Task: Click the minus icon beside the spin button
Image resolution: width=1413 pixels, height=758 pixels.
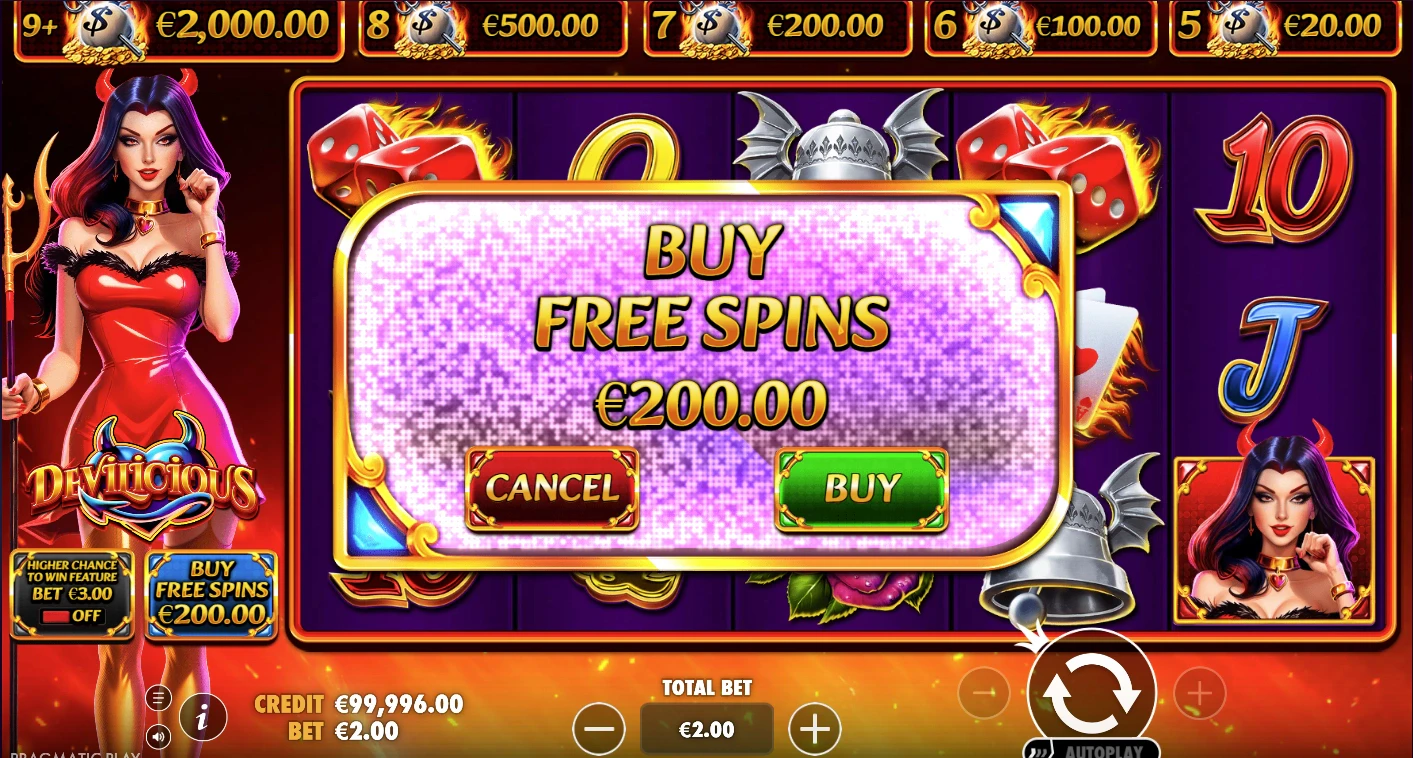Action: pos(984,692)
